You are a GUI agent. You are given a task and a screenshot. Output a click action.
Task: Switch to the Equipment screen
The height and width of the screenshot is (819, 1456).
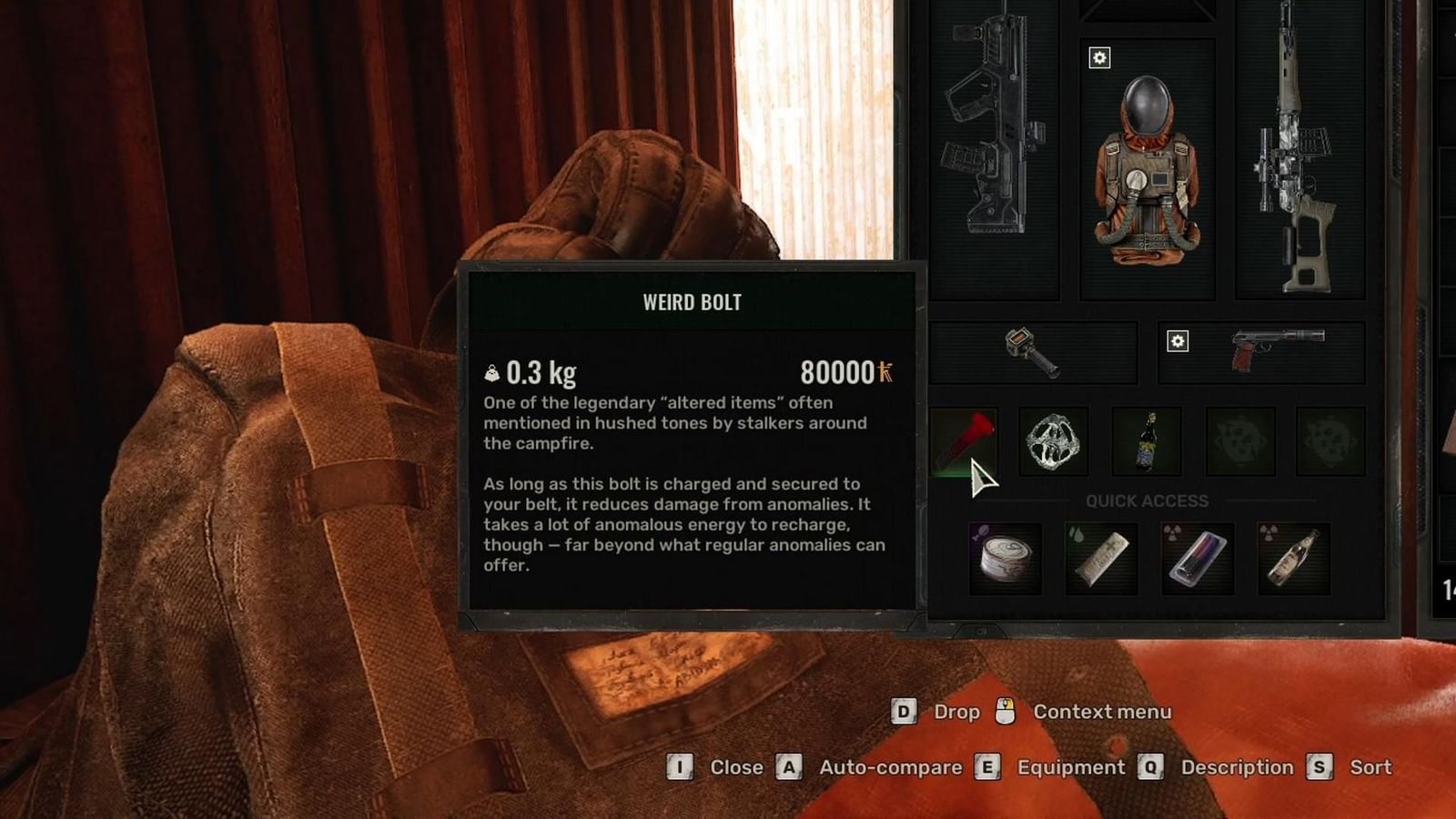(1070, 767)
